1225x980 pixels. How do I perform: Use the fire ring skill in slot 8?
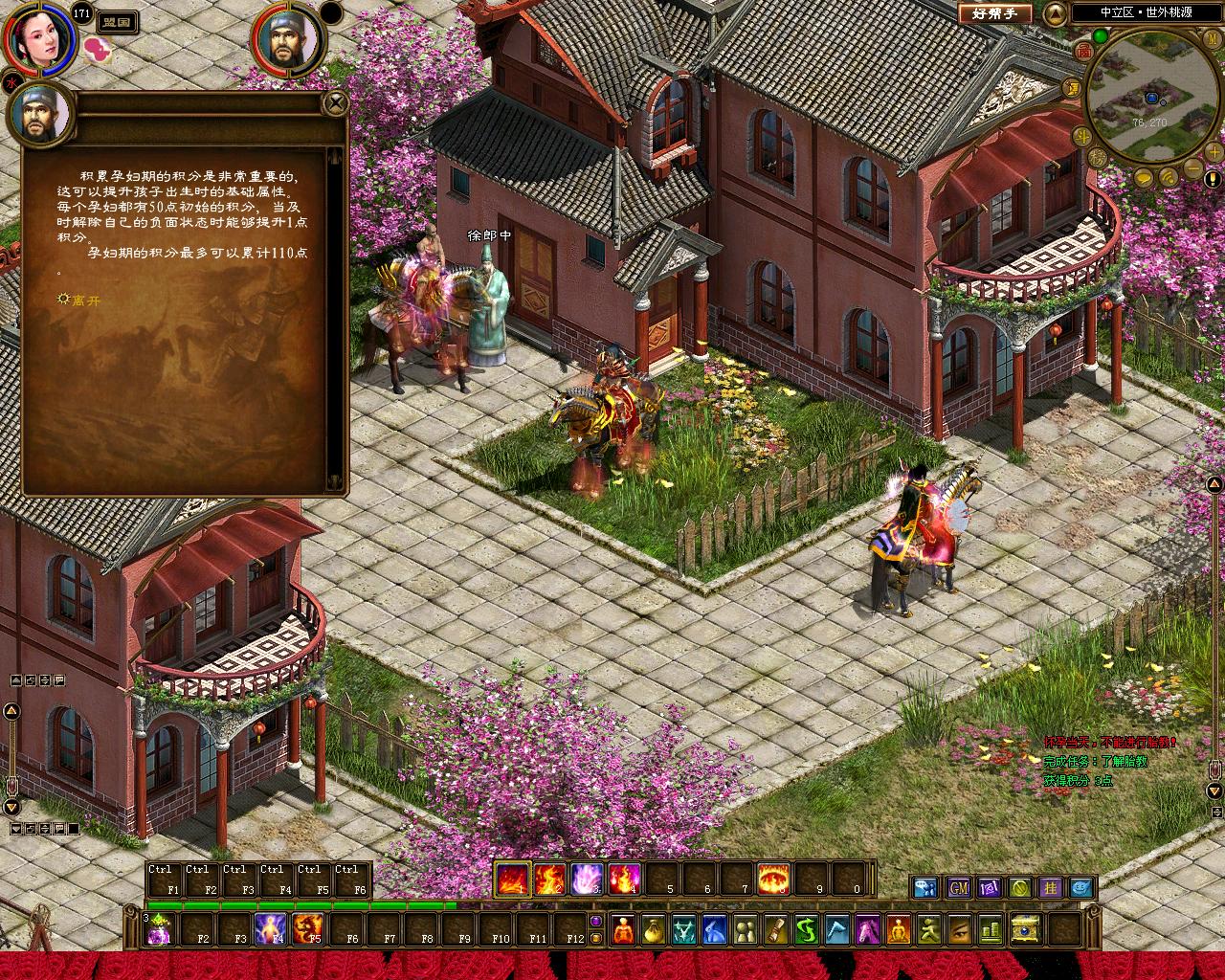pos(773,878)
